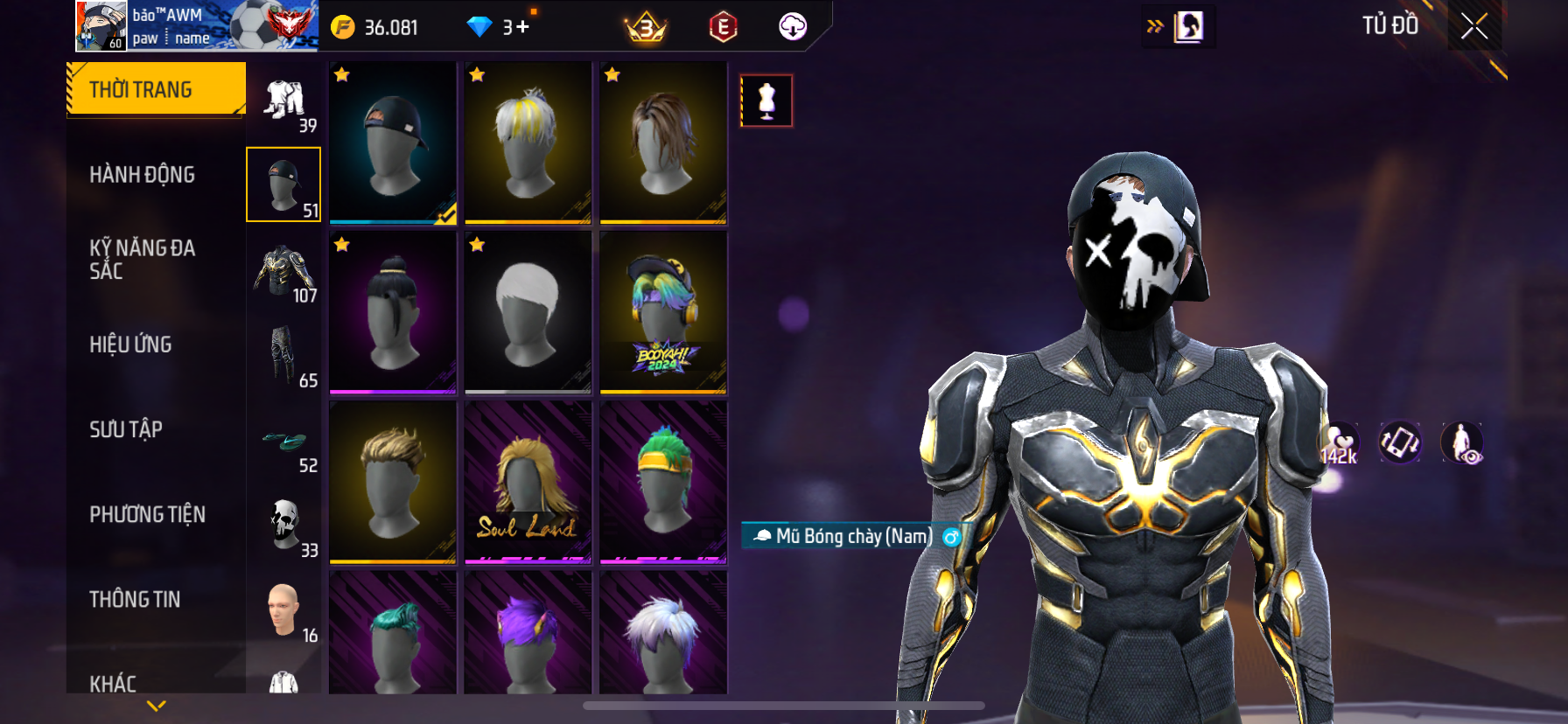Open the skull mask category (33)
The height and width of the screenshot is (724, 1568).
(x=284, y=526)
